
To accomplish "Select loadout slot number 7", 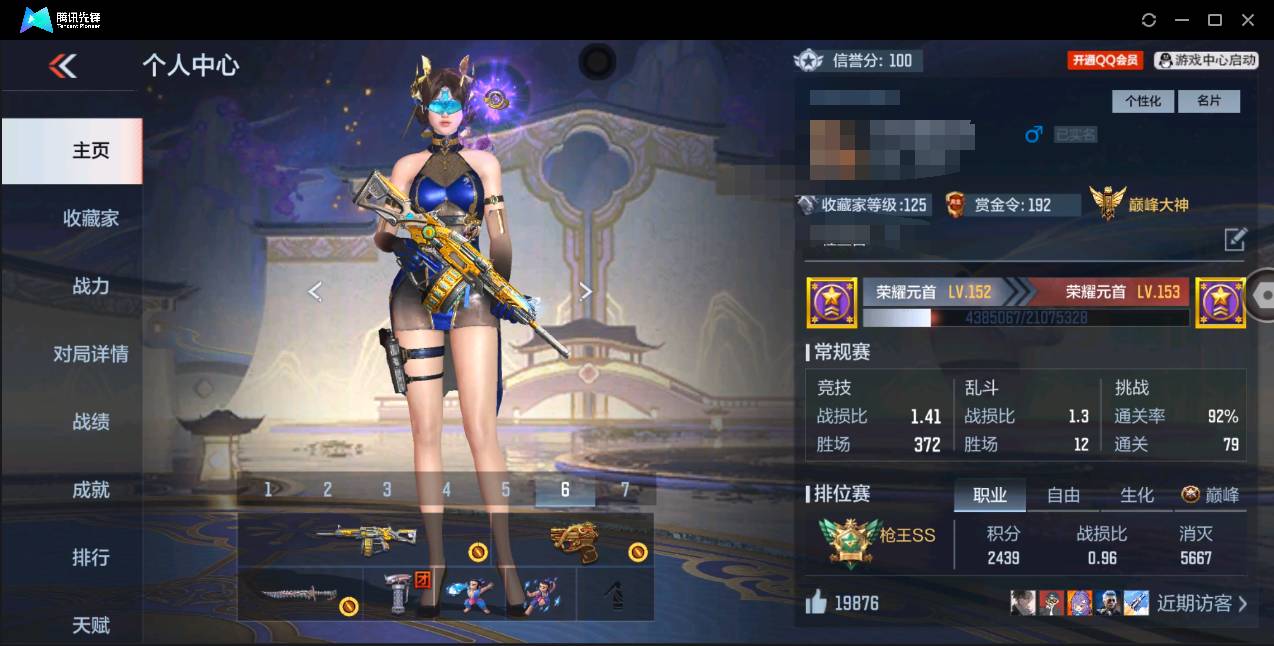I will [626, 489].
